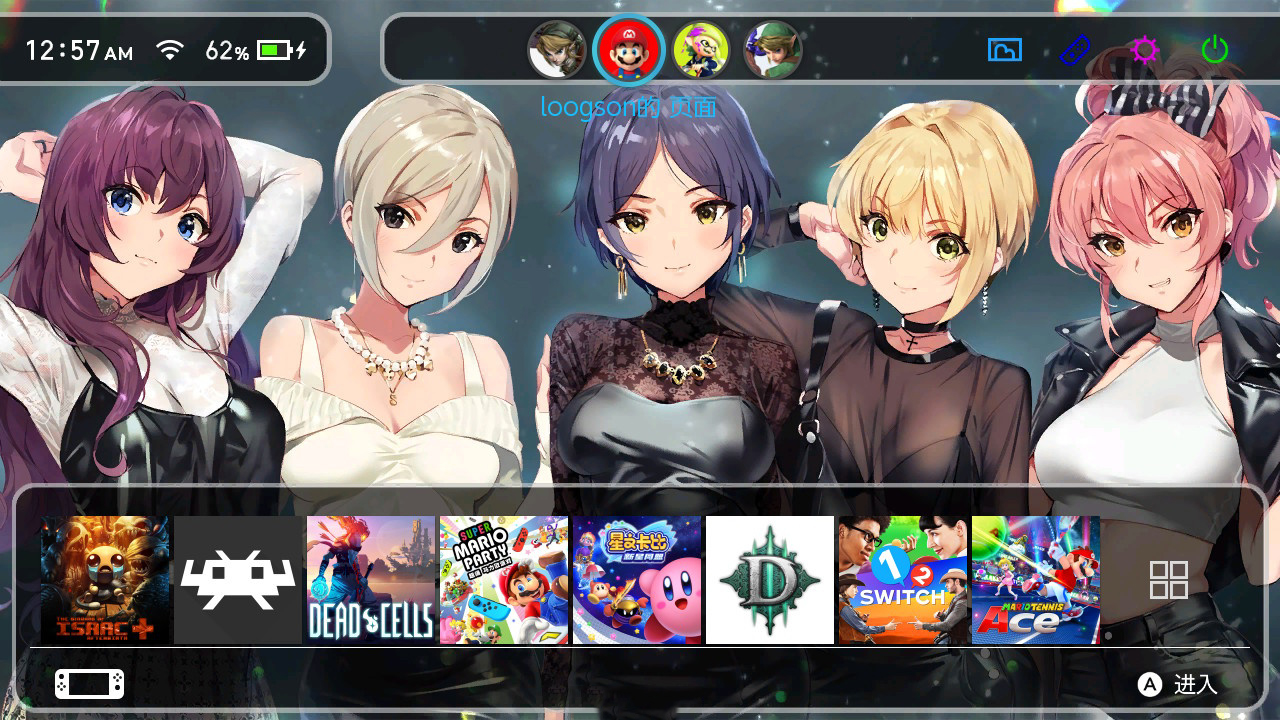
Task: Launch The Binding of Isaac: Afterbirth+
Action: click(x=105, y=580)
